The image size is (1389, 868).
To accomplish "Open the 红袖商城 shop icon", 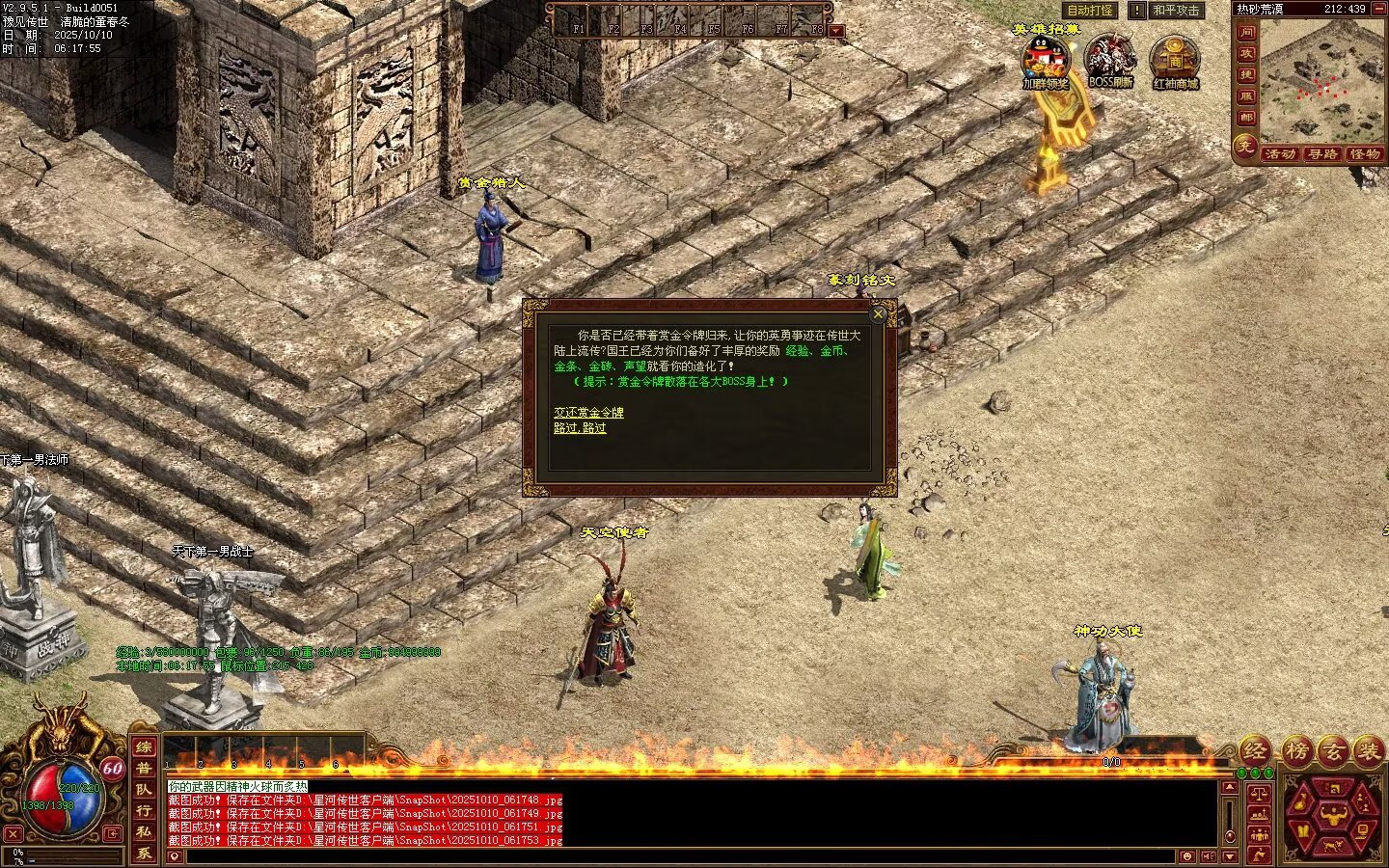I will tap(1175, 60).
